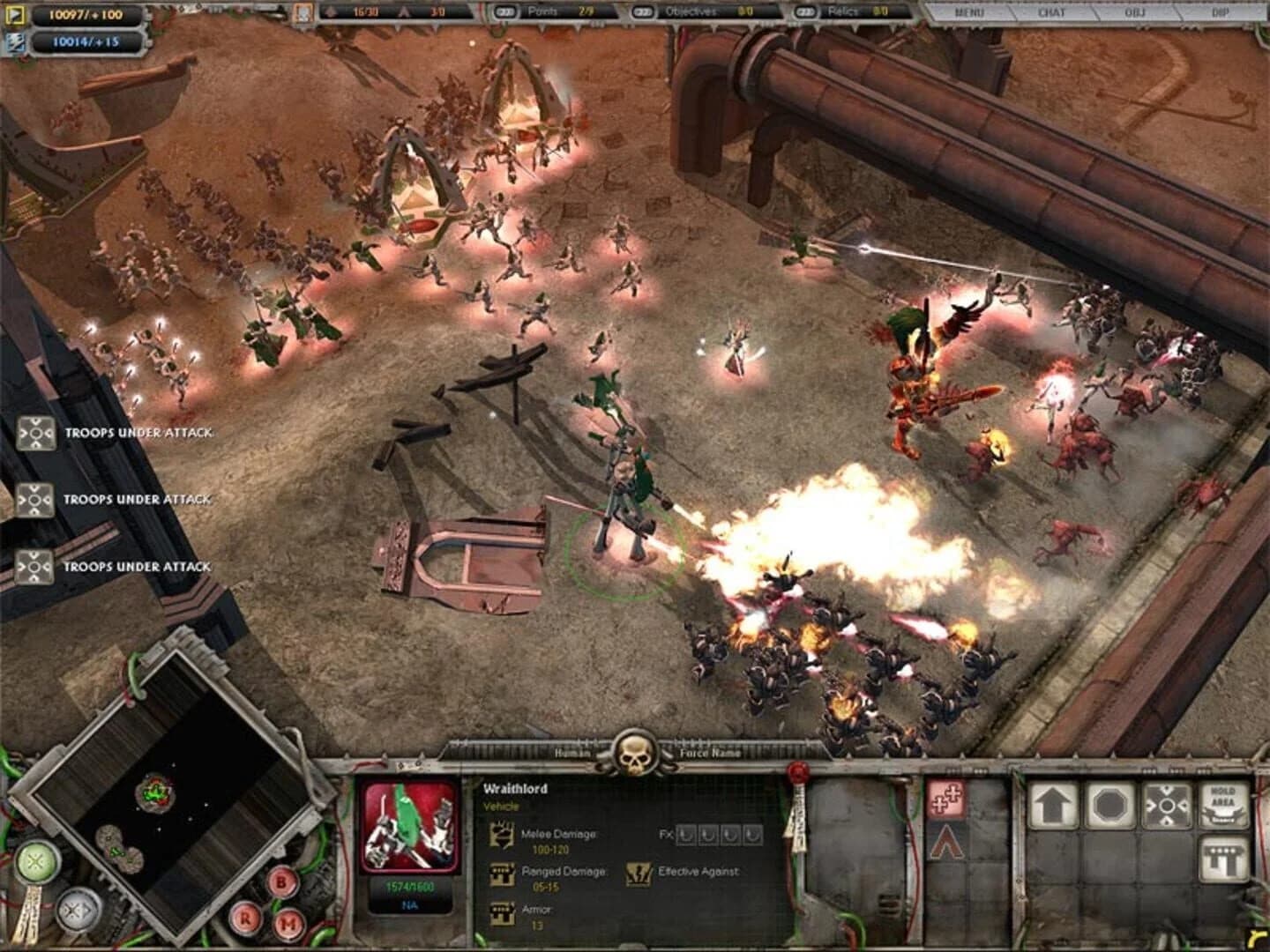Toggle the M marker button near the minimap
1270x952 pixels.
point(288,923)
